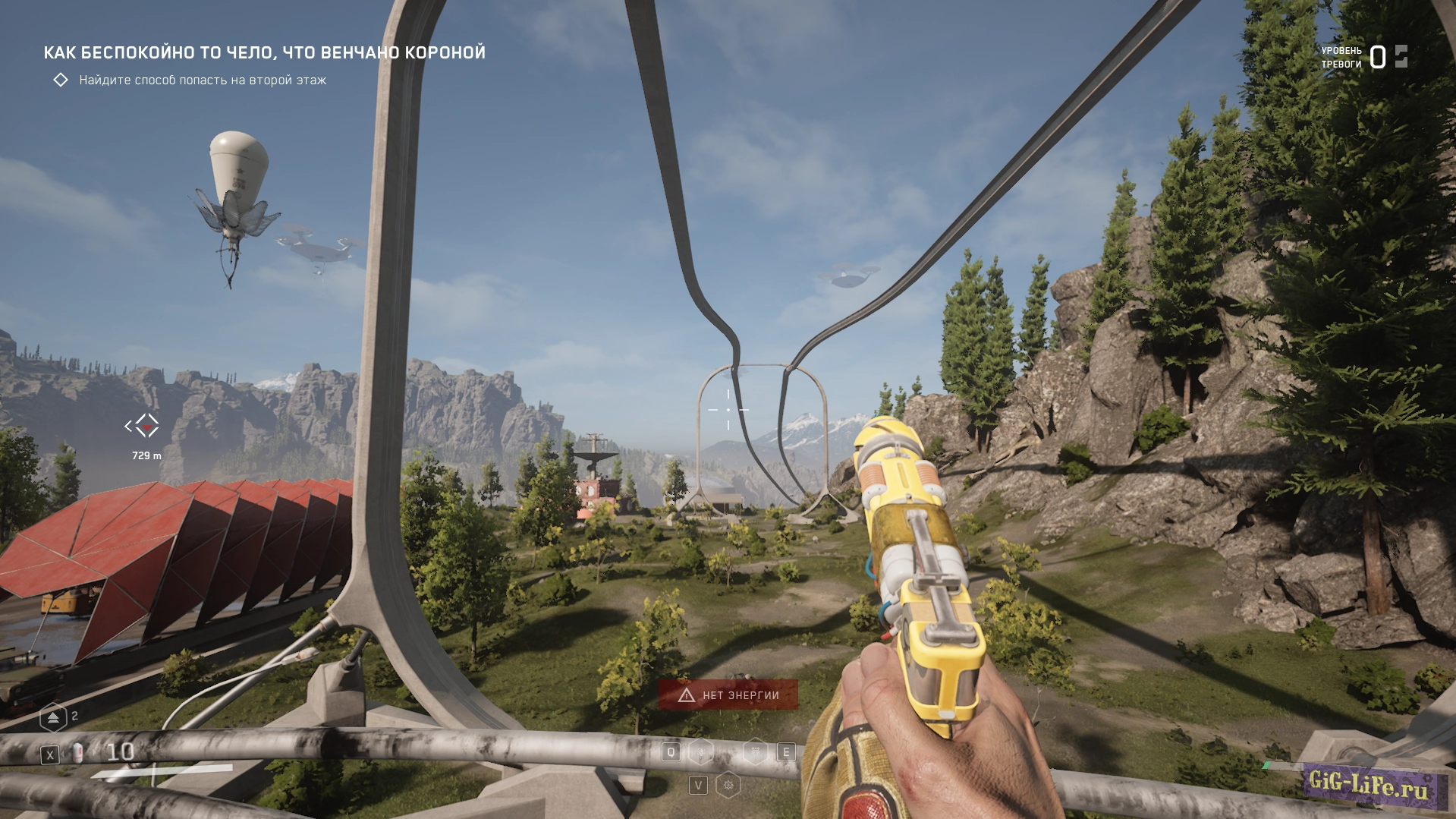
Task: Activate the hexagon ability beside E
Action: point(755,752)
